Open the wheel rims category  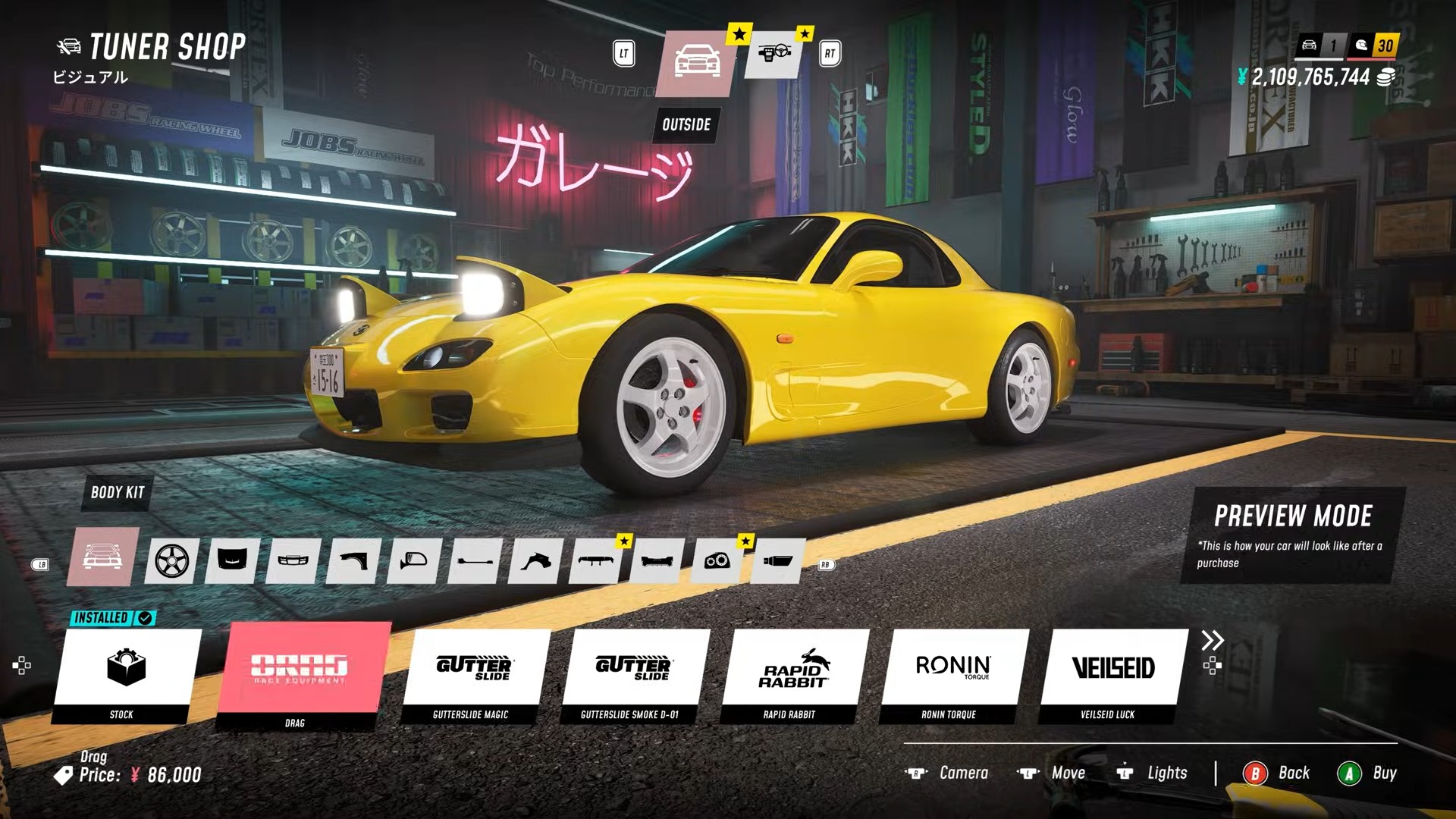pyautogui.click(x=171, y=561)
